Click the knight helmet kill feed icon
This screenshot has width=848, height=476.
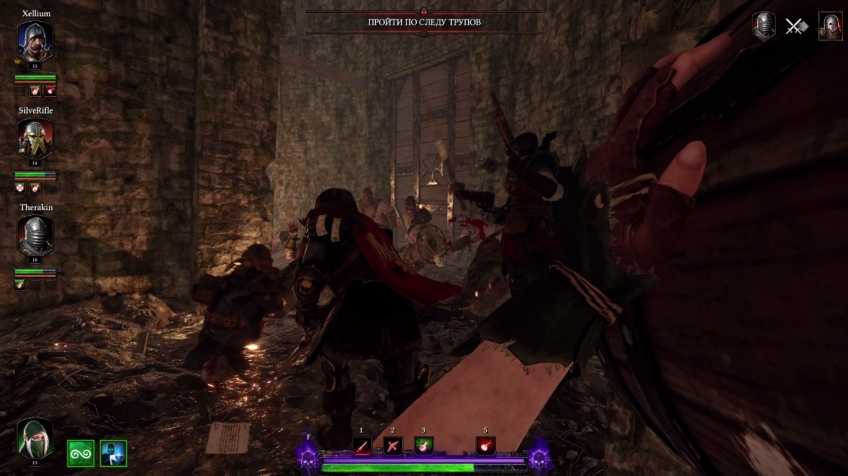(764, 26)
